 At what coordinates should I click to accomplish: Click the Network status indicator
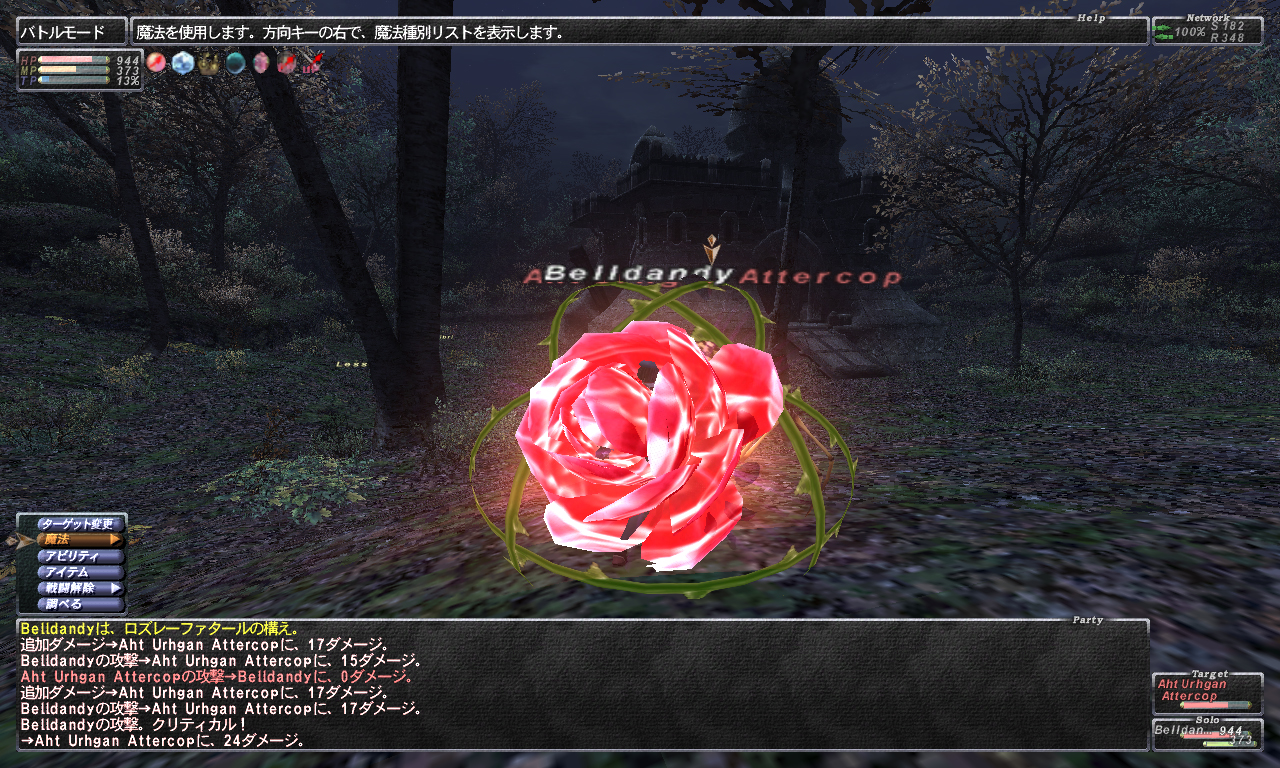click(x=1207, y=31)
